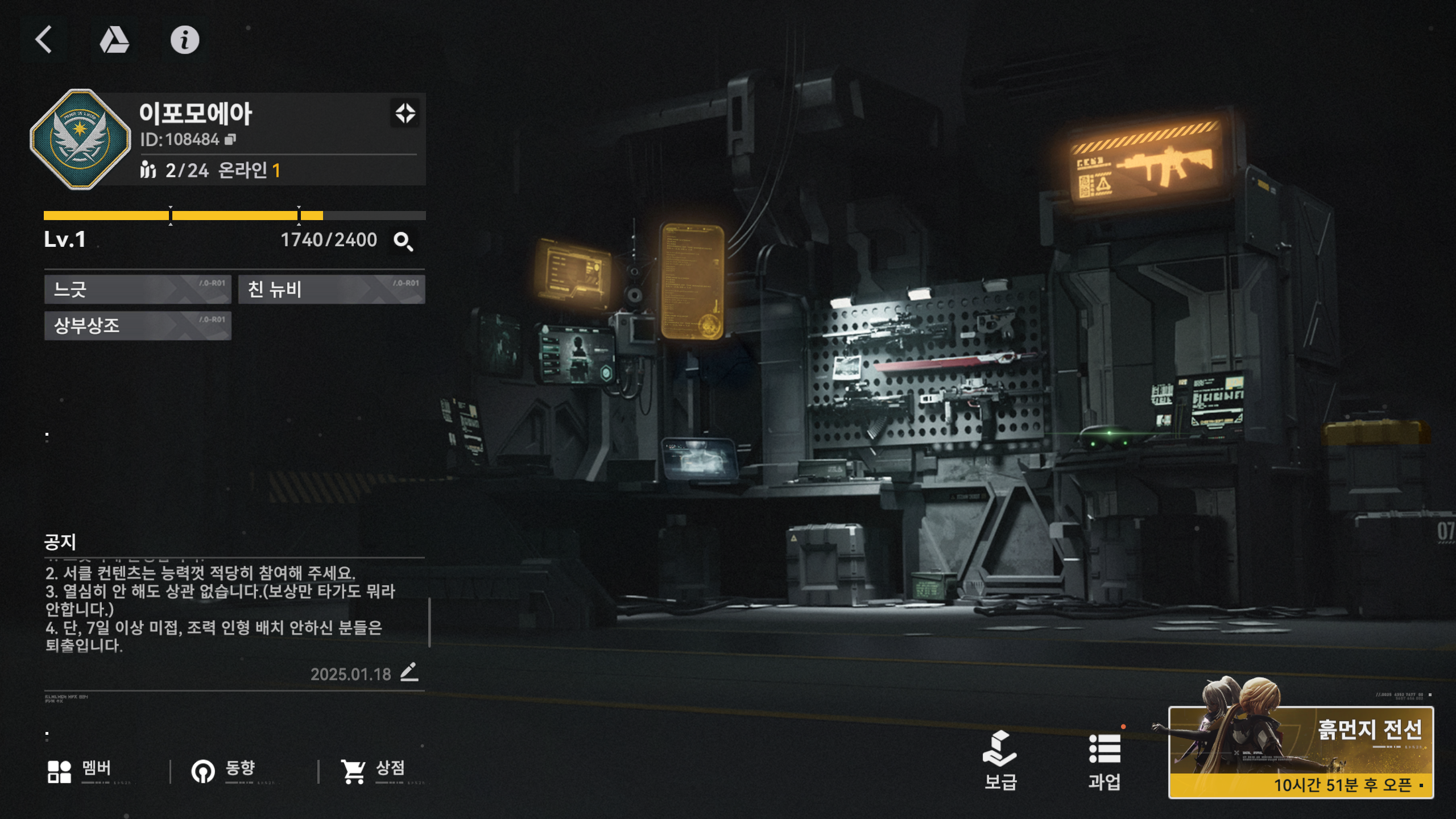Open the 상점 shop
The image size is (1456, 819).
coord(373,771)
